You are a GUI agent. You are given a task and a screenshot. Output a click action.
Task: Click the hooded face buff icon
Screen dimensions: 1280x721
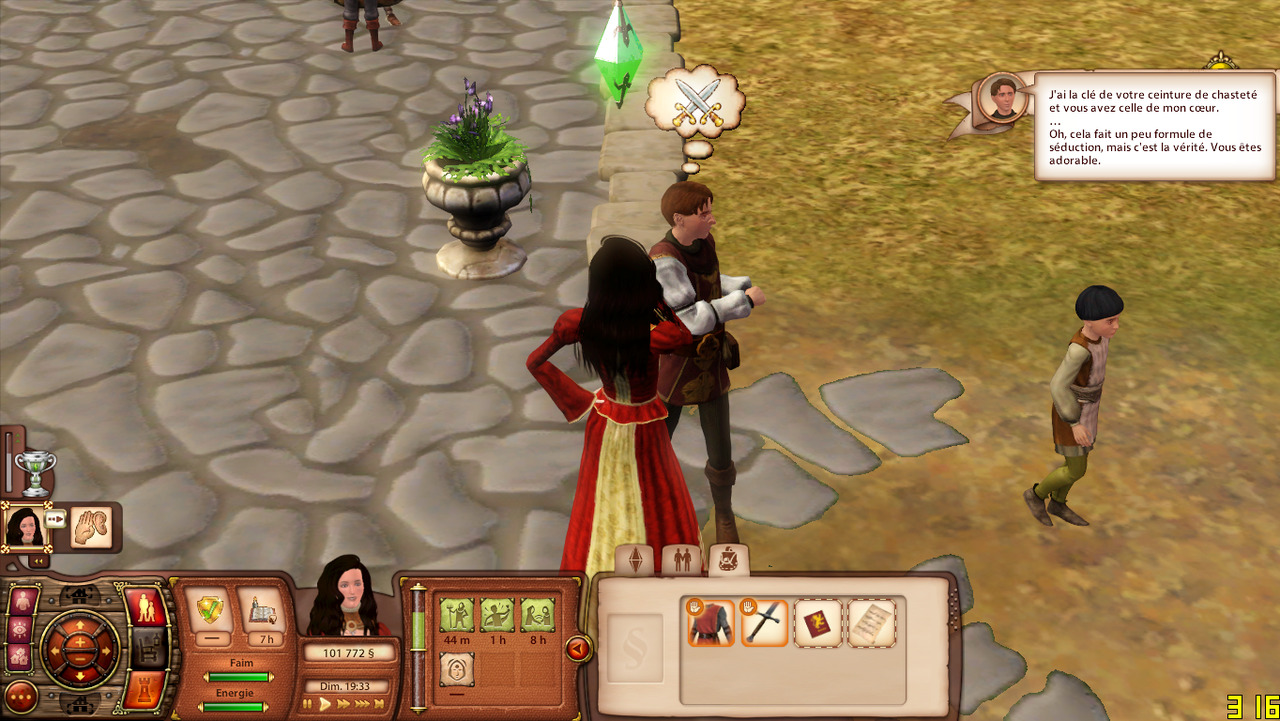pyautogui.click(x=456, y=668)
